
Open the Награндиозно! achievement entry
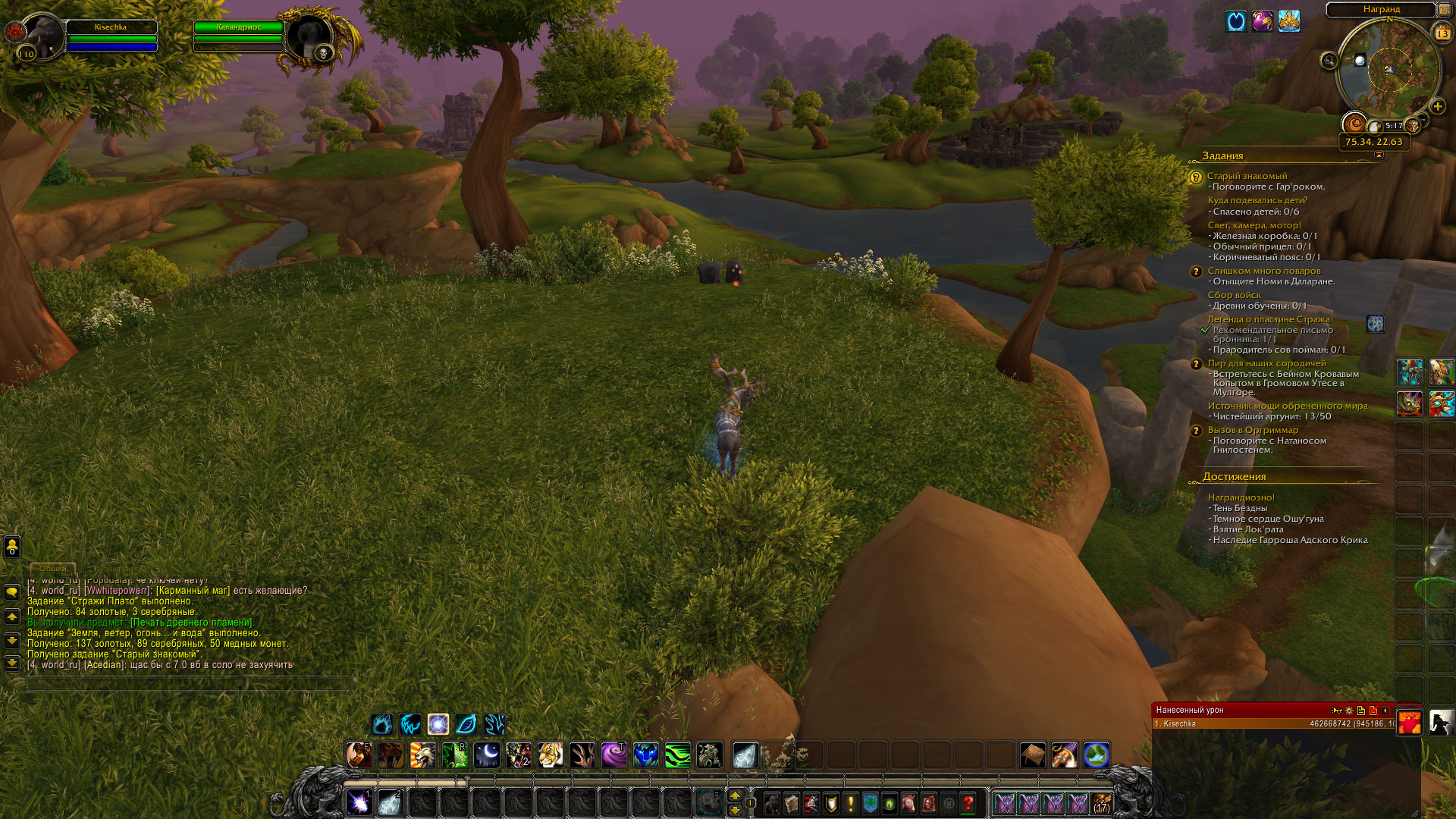[1241, 497]
